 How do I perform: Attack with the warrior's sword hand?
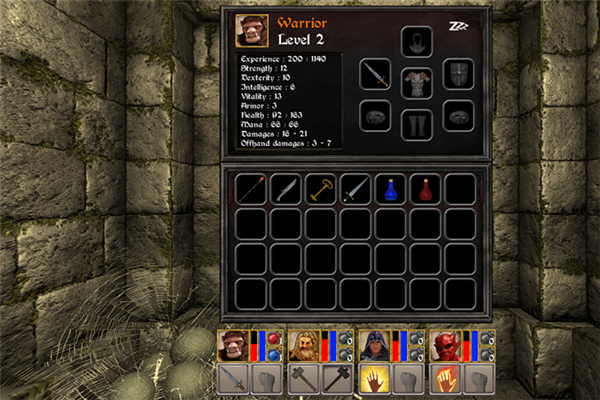(232, 380)
